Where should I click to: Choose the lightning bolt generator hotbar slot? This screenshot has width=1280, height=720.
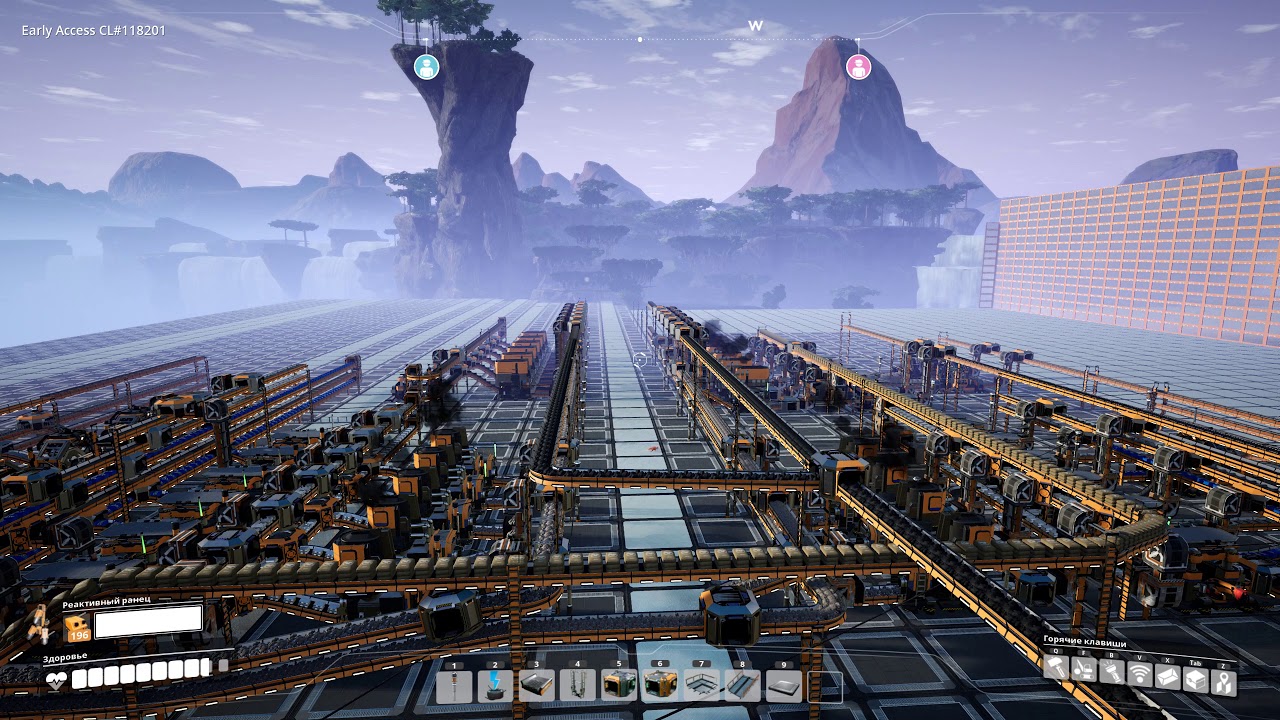point(496,686)
